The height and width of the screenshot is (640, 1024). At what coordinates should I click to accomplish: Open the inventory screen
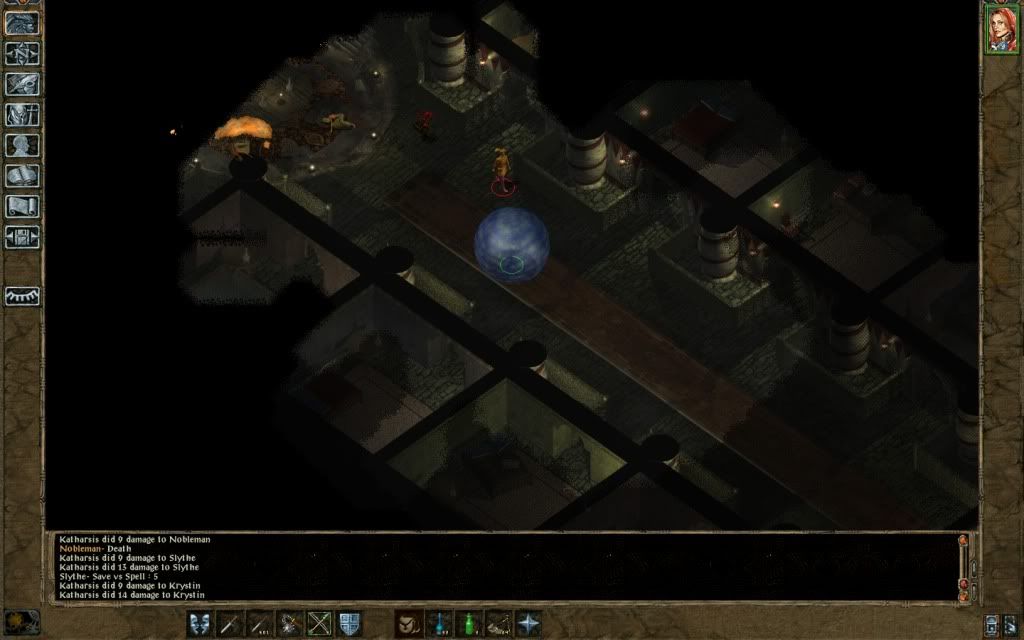pyautogui.click(x=22, y=115)
